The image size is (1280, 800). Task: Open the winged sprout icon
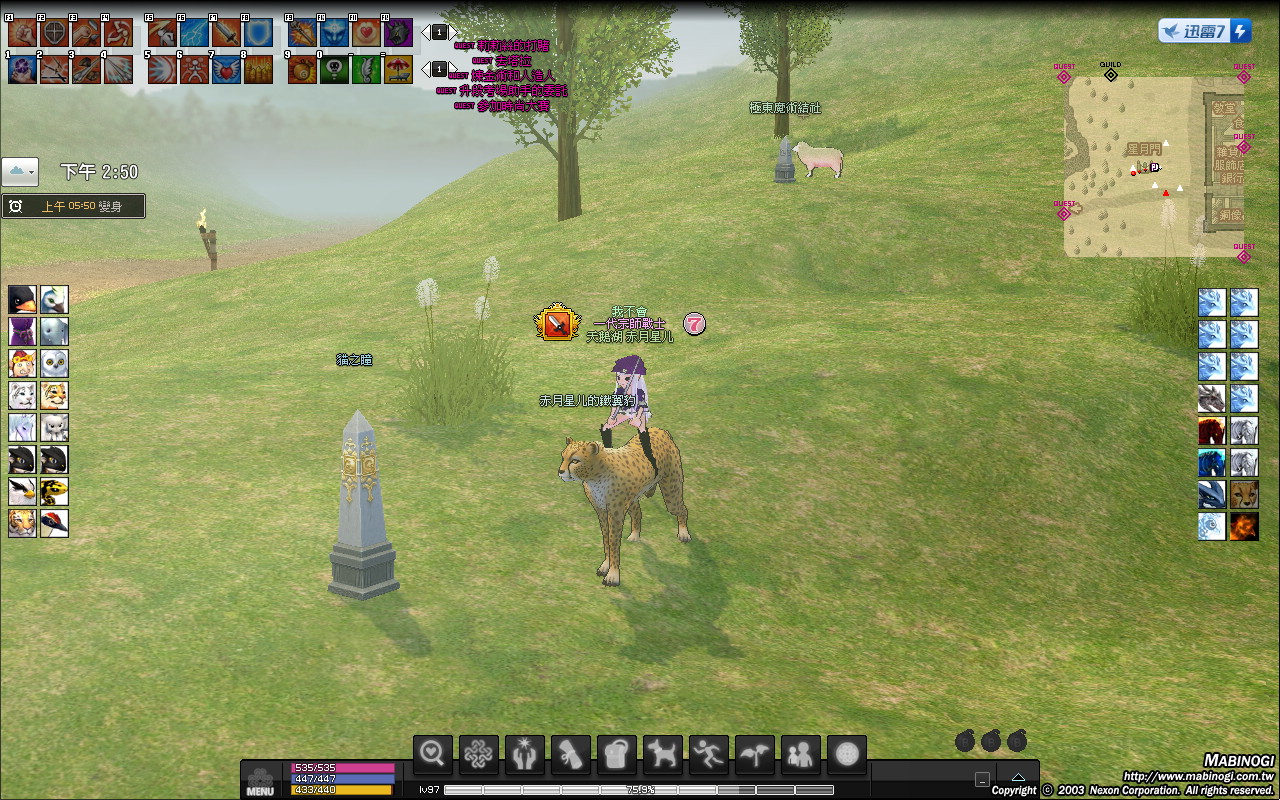(x=755, y=754)
